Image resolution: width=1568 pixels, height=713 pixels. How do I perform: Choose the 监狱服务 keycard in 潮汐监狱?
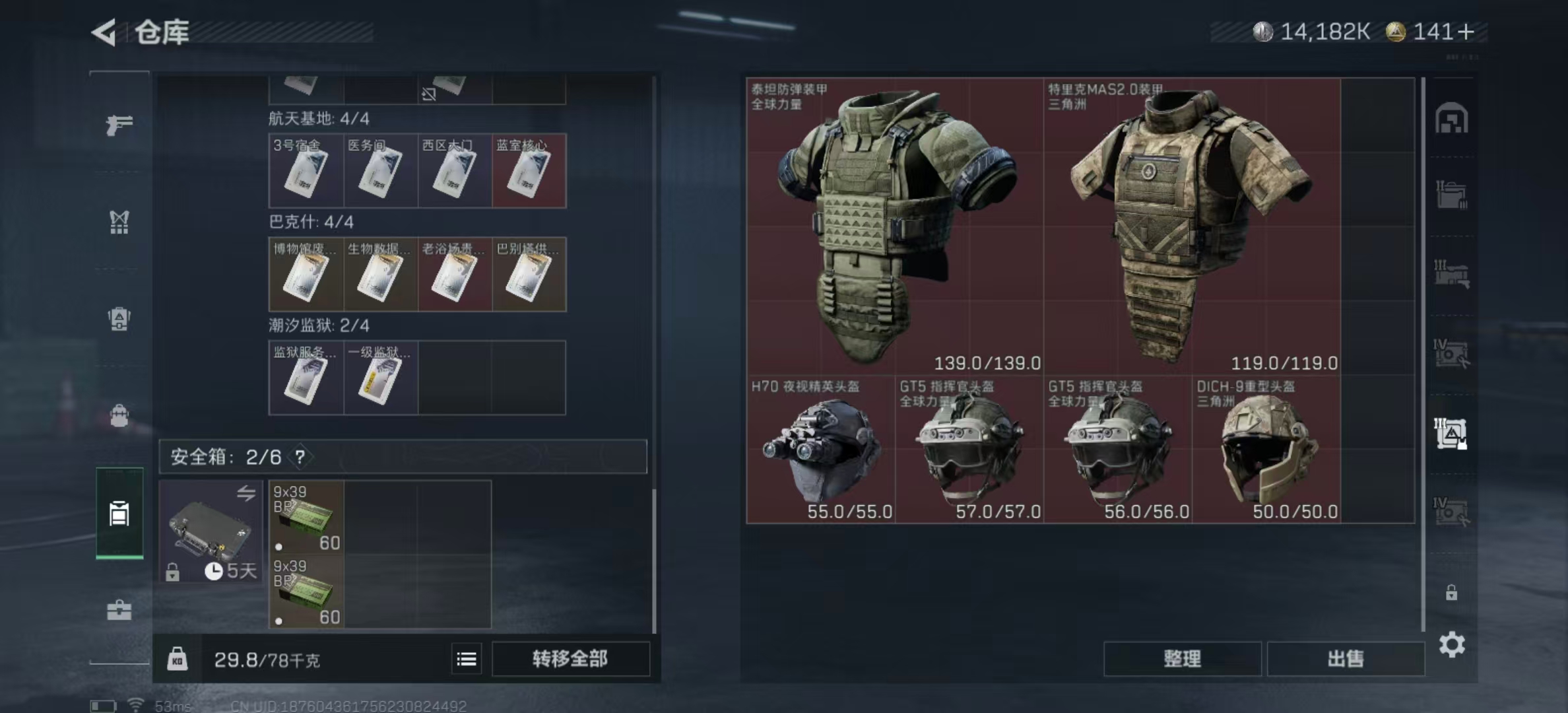click(306, 378)
